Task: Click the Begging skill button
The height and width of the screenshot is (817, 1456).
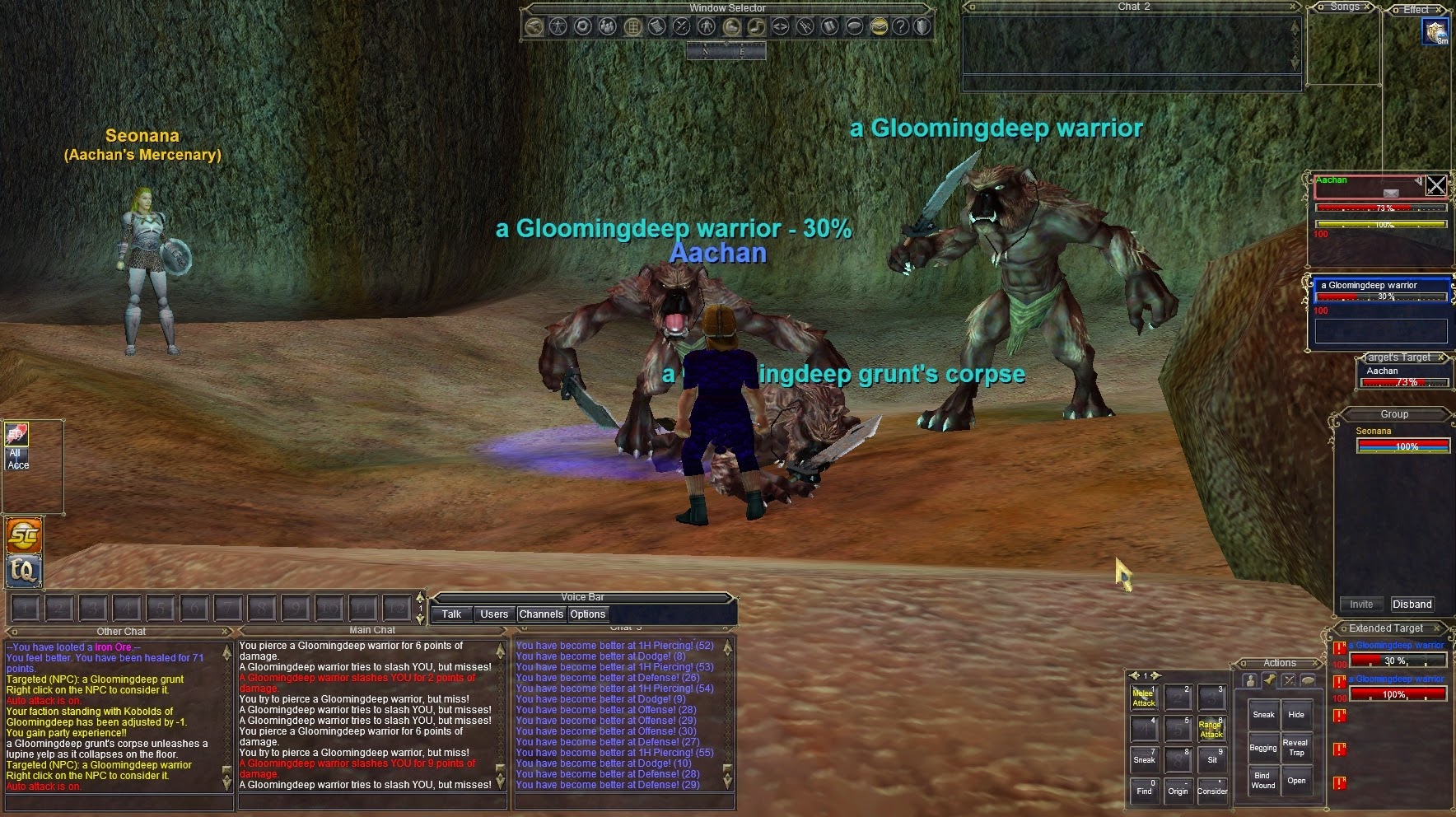Action: (x=1262, y=747)
